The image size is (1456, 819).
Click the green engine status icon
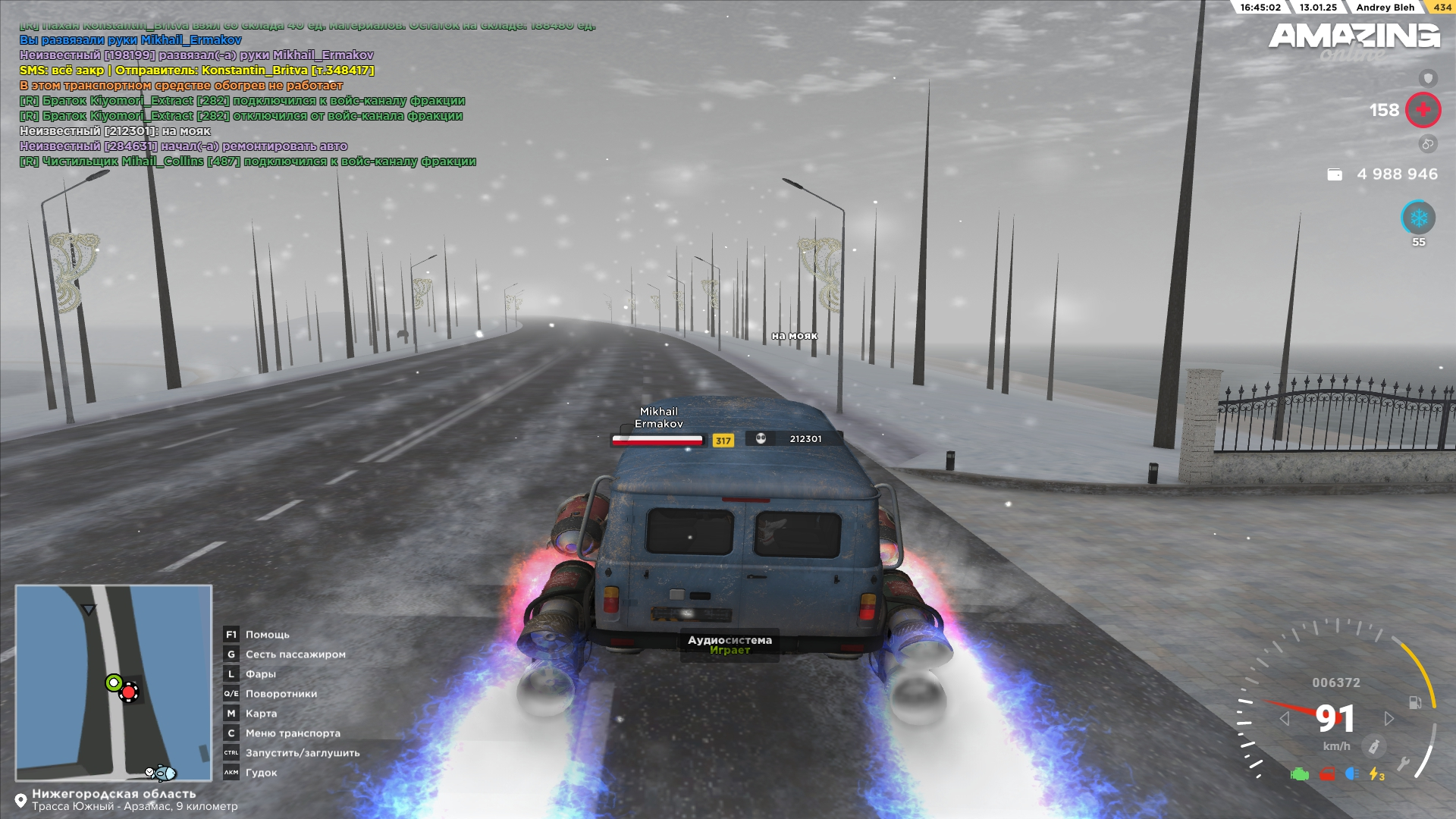(x=1300, y=774)
